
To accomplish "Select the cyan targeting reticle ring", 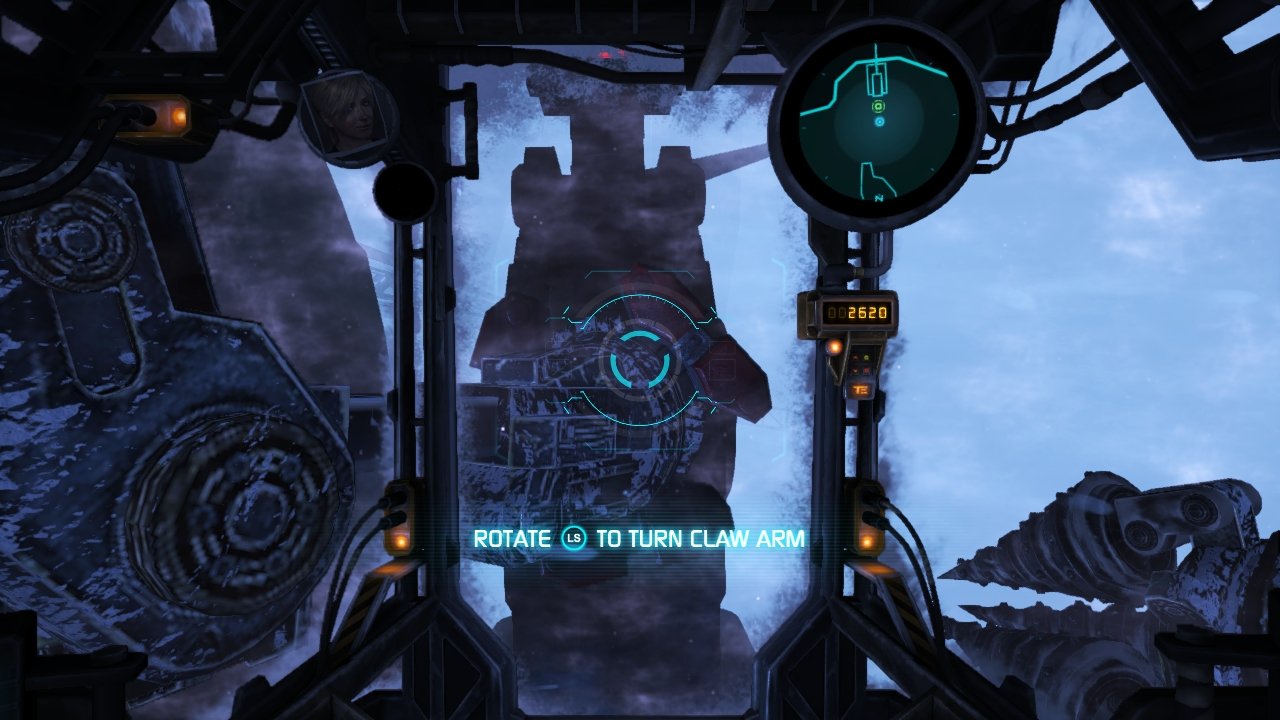I will point(638,360).
